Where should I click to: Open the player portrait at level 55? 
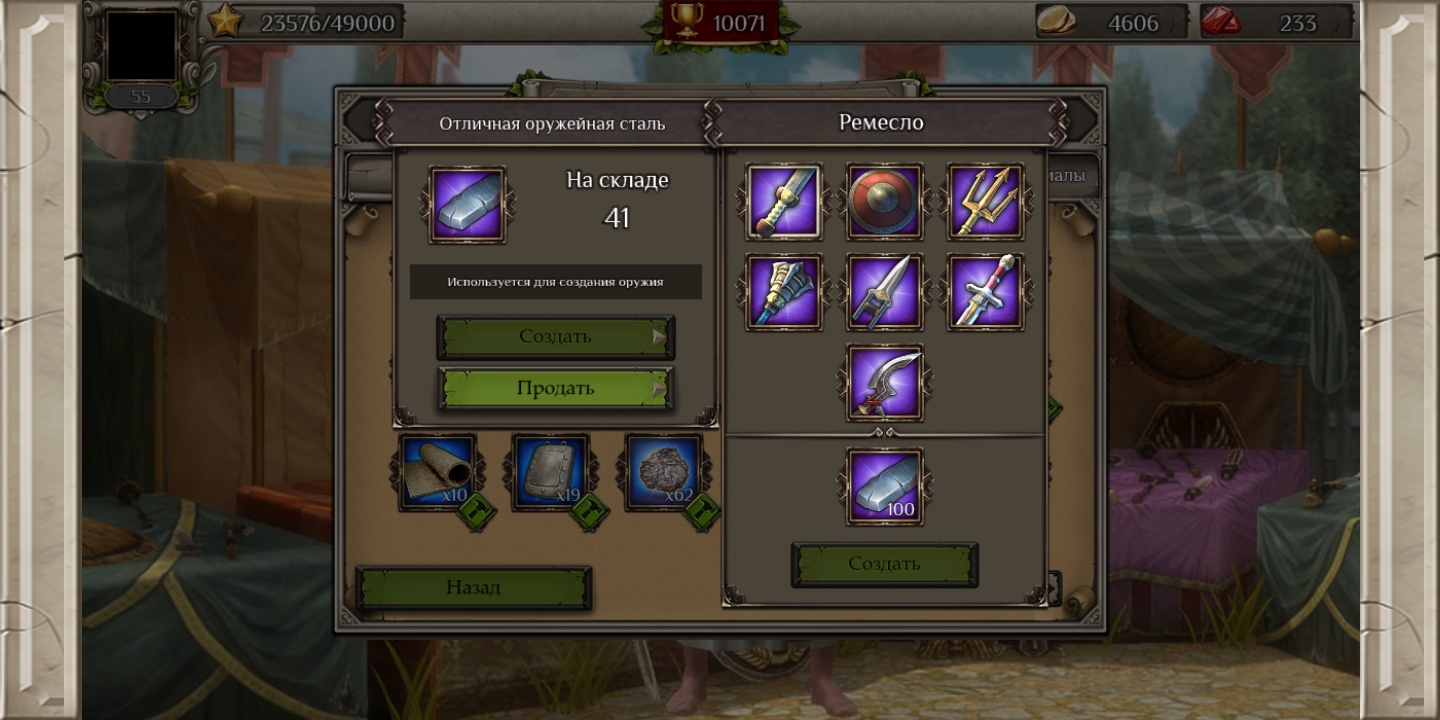tap(142, 47)
